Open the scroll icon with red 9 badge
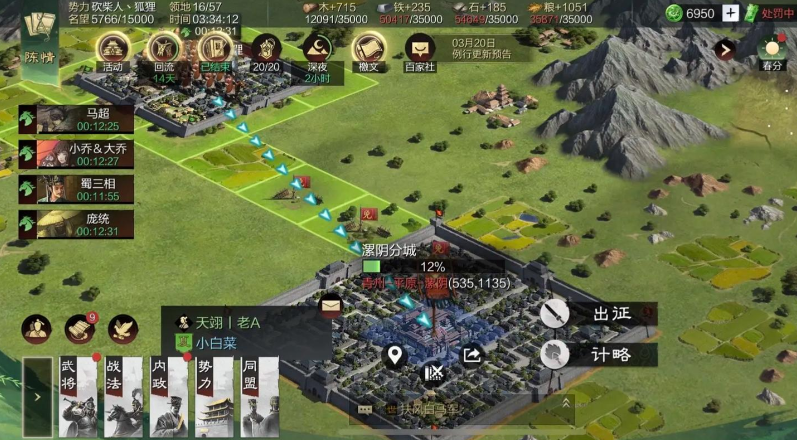The height and width of the screenshot is (440, 797). click(x=79, y=328)
